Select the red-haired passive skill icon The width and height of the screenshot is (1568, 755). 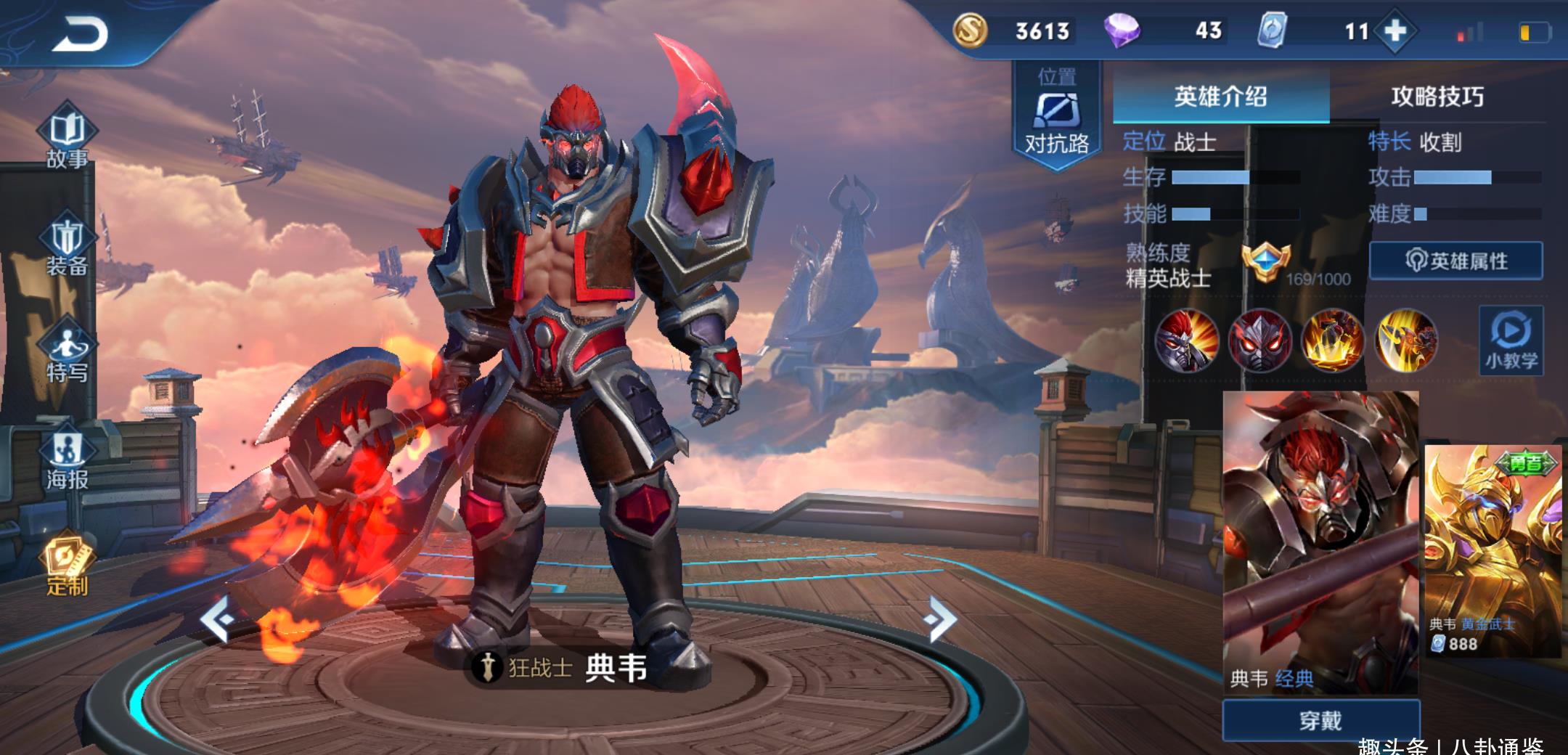click(1186, 340)
